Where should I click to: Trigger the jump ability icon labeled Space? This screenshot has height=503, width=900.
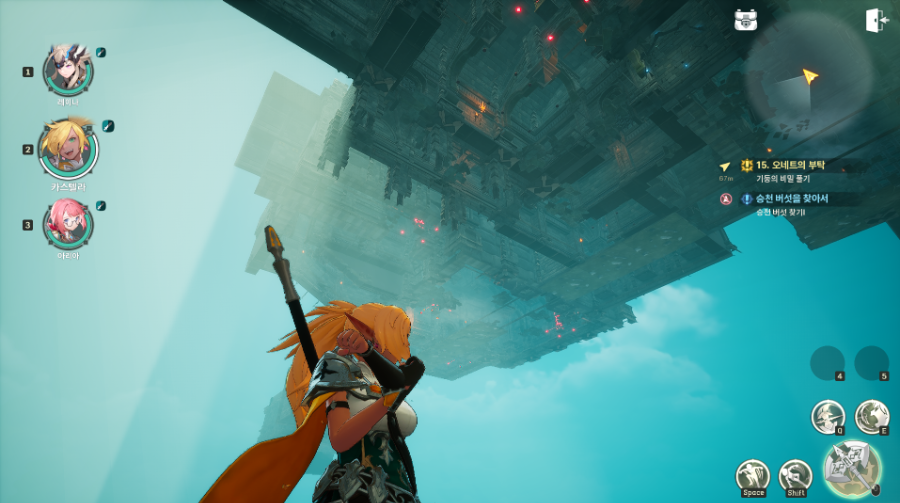pos(753,476)
